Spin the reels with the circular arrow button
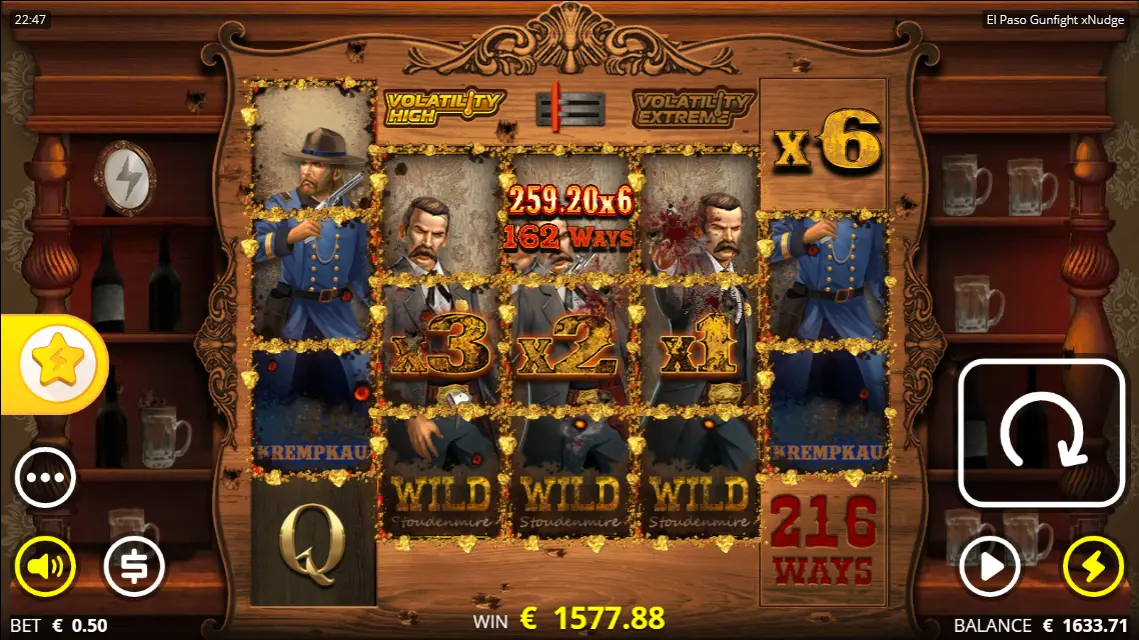The image size is (1139, 640). pos(1042,433)
